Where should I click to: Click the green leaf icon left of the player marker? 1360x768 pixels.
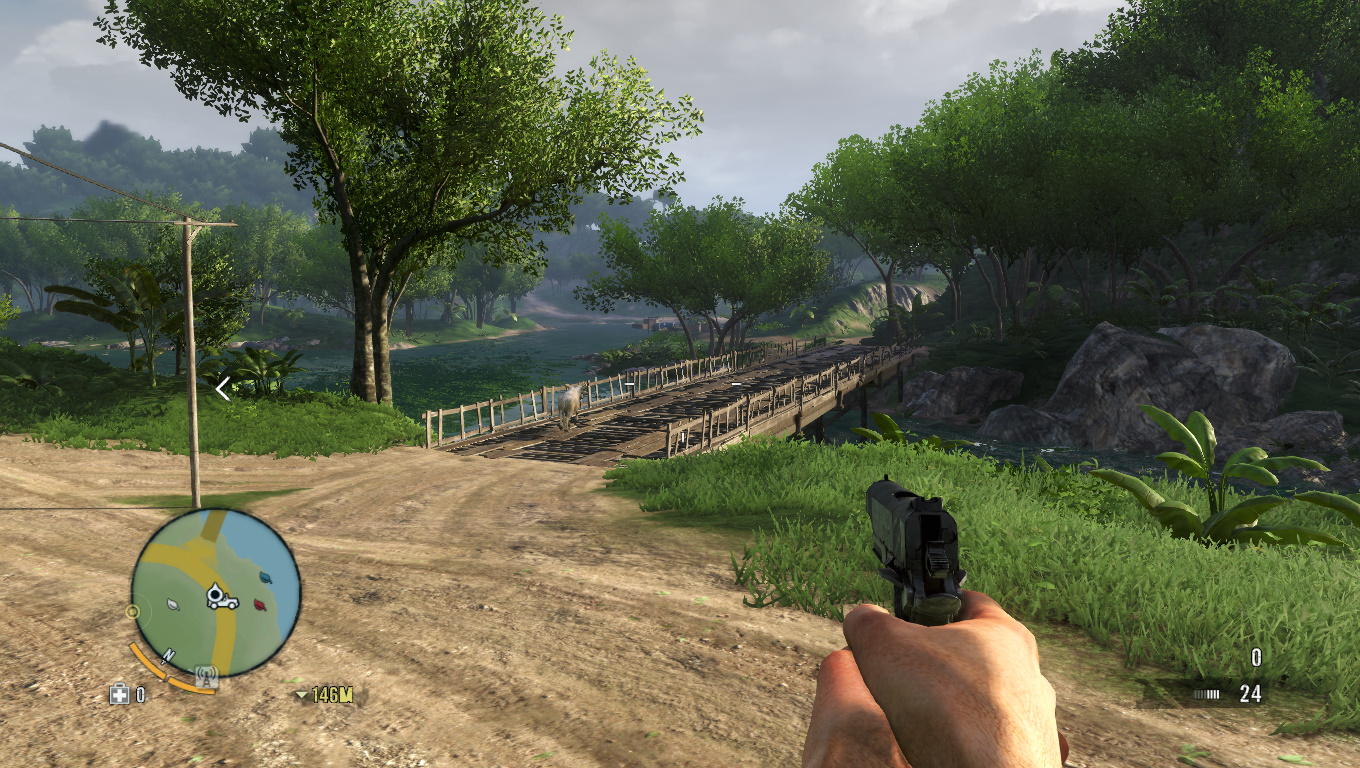coord(171,604)
